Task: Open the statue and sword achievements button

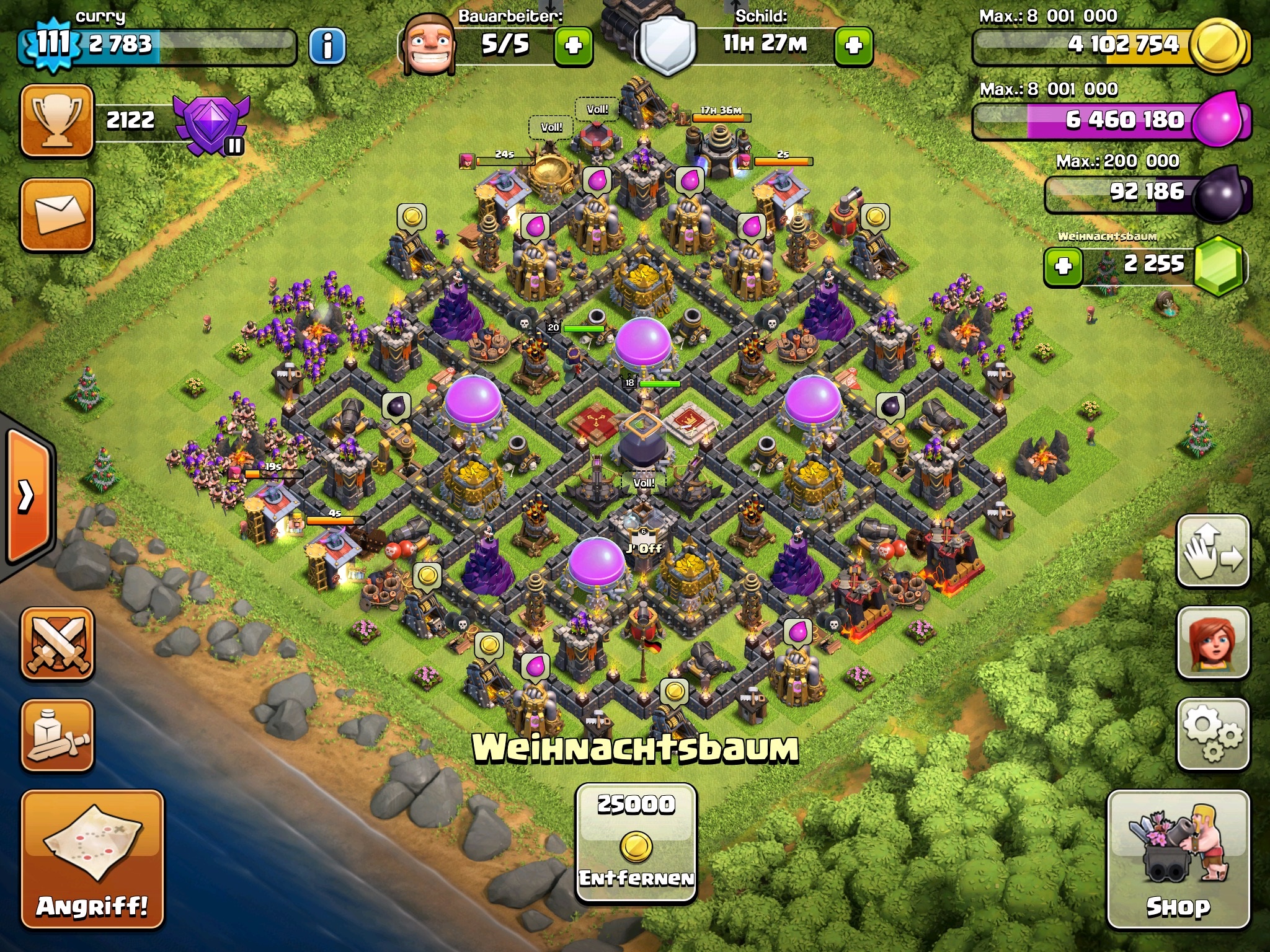Action: (x=57, y=736)
